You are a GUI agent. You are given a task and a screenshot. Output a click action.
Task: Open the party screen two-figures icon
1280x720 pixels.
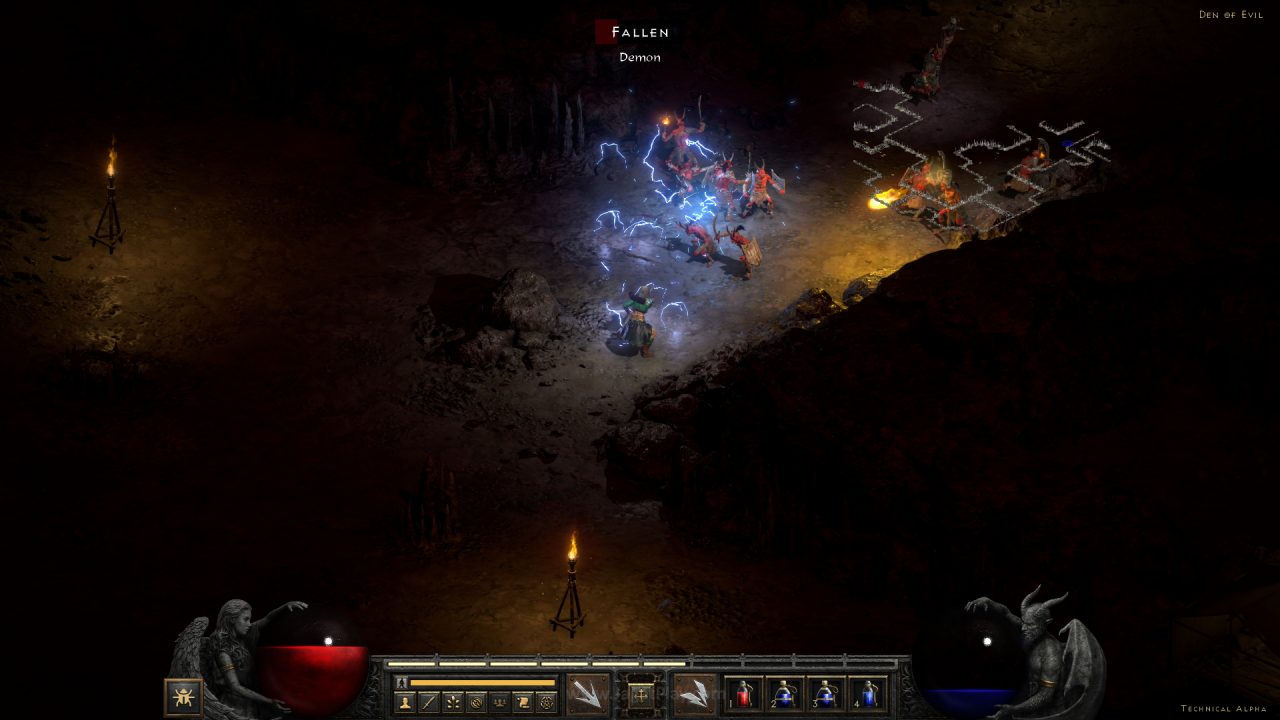pyautogui.click(x=499, y=702)
